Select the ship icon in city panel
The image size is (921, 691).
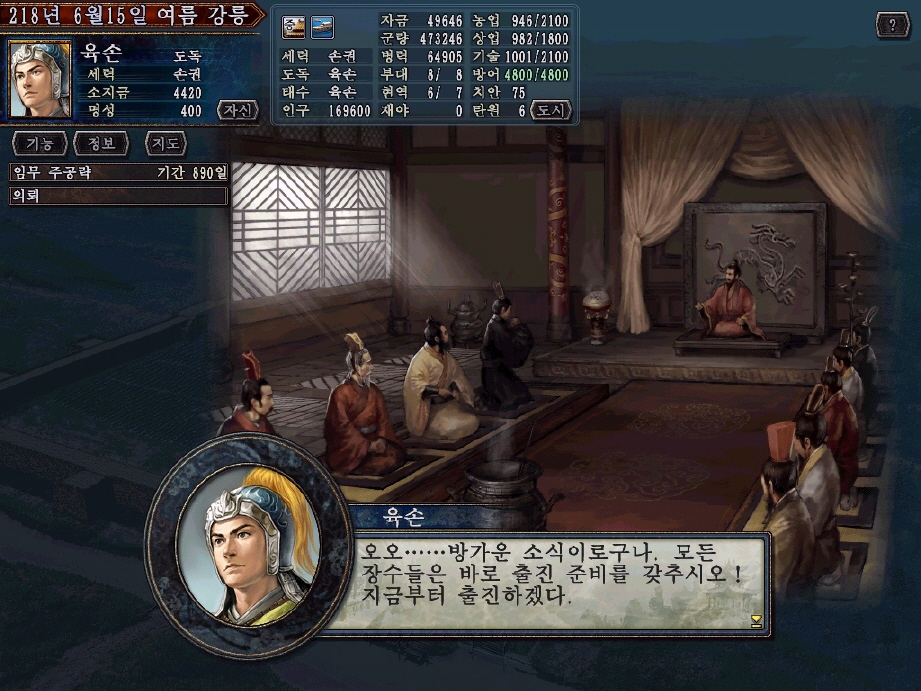322,25
